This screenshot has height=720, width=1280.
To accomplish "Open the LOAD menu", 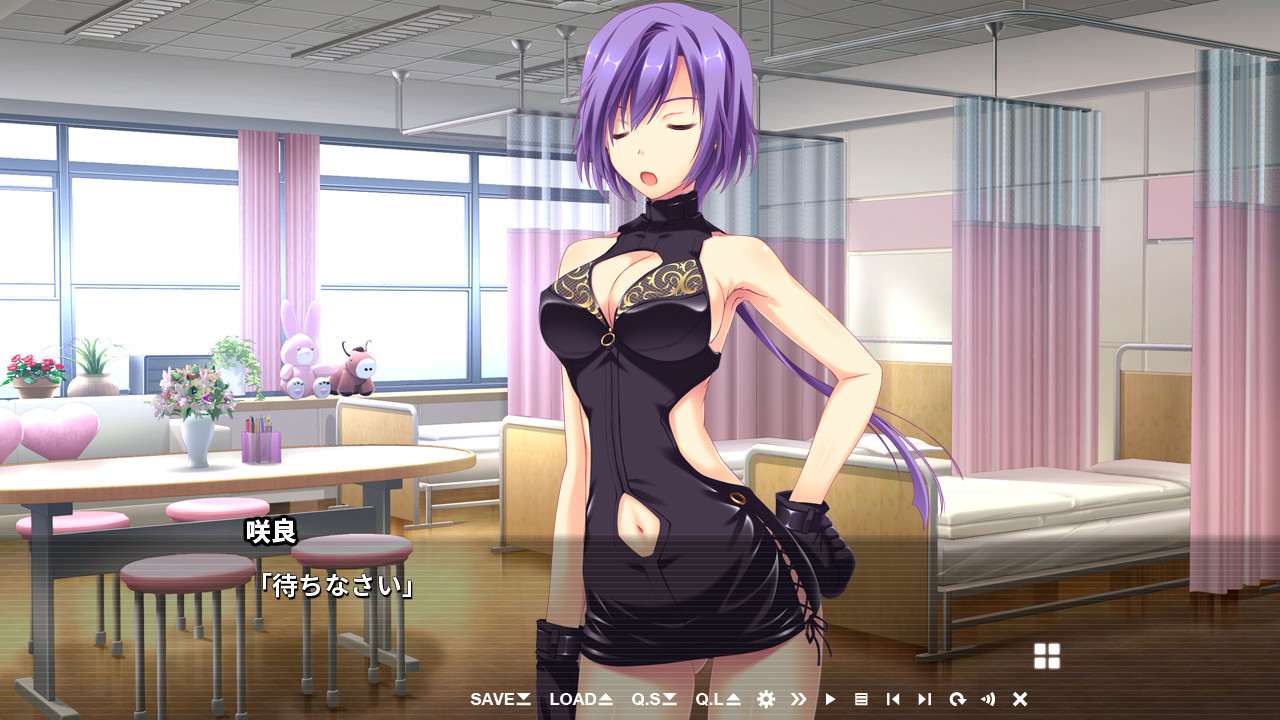I will 580,699.
